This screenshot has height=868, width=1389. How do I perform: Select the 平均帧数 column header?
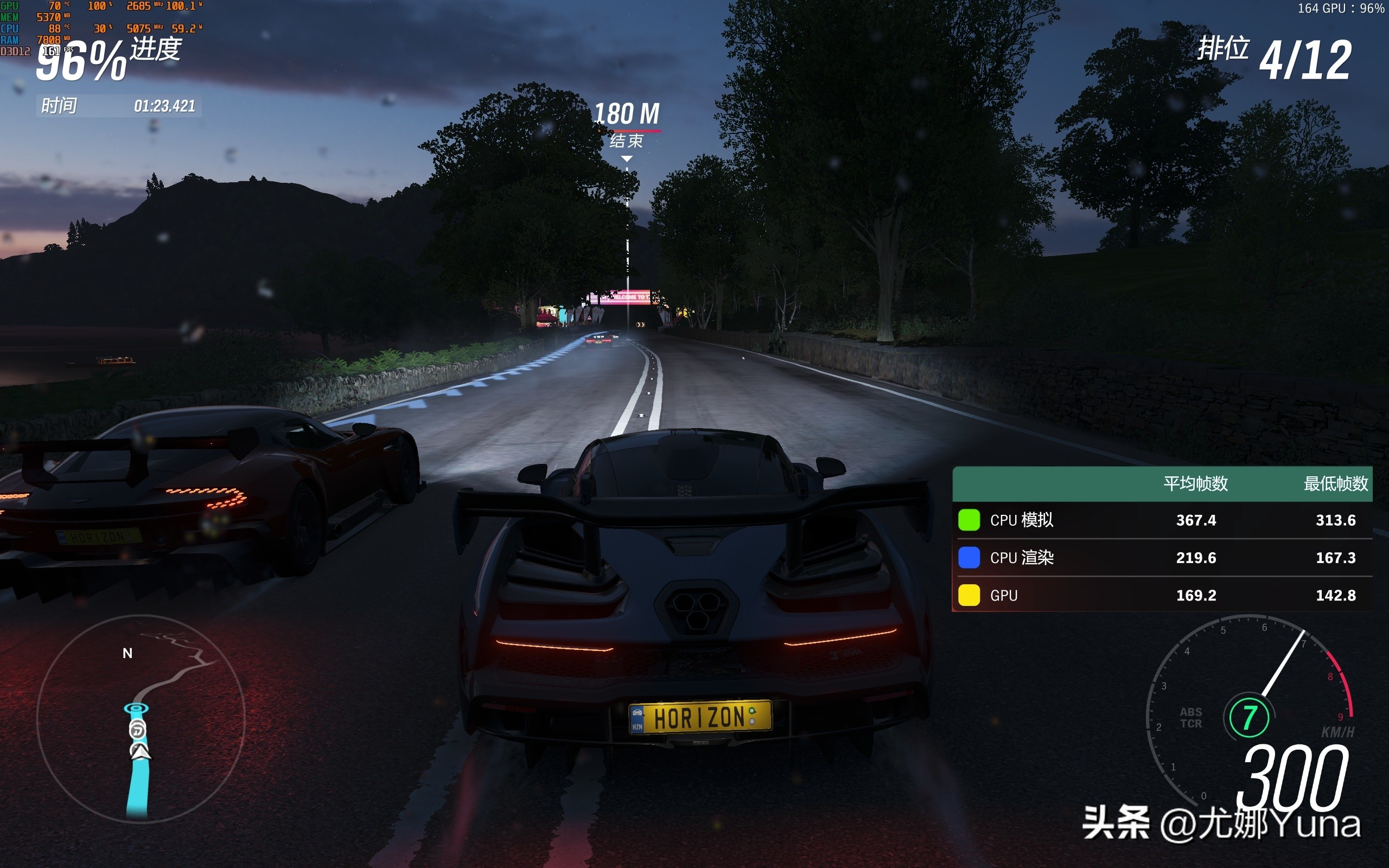pos(1196,484)
